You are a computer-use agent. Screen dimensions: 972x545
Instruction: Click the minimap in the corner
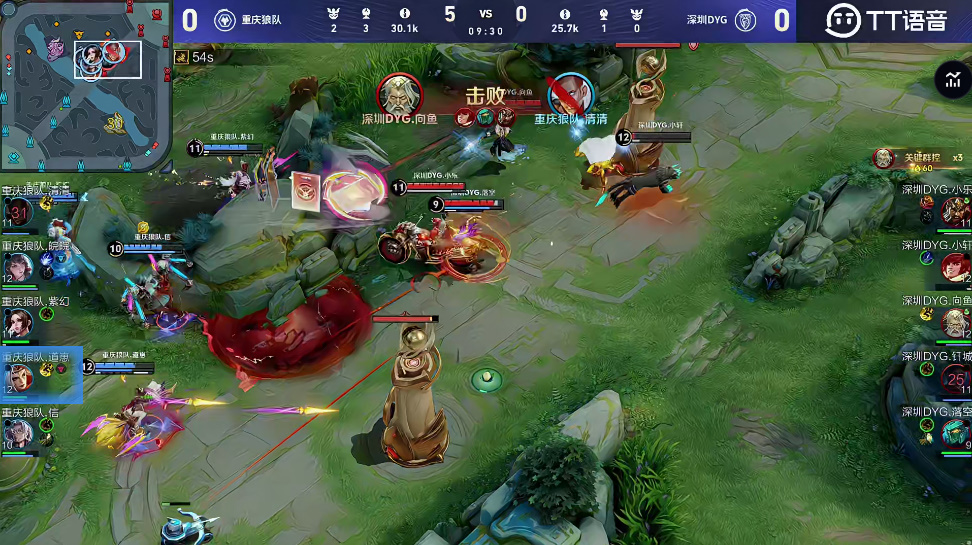[x=86, y=86]
